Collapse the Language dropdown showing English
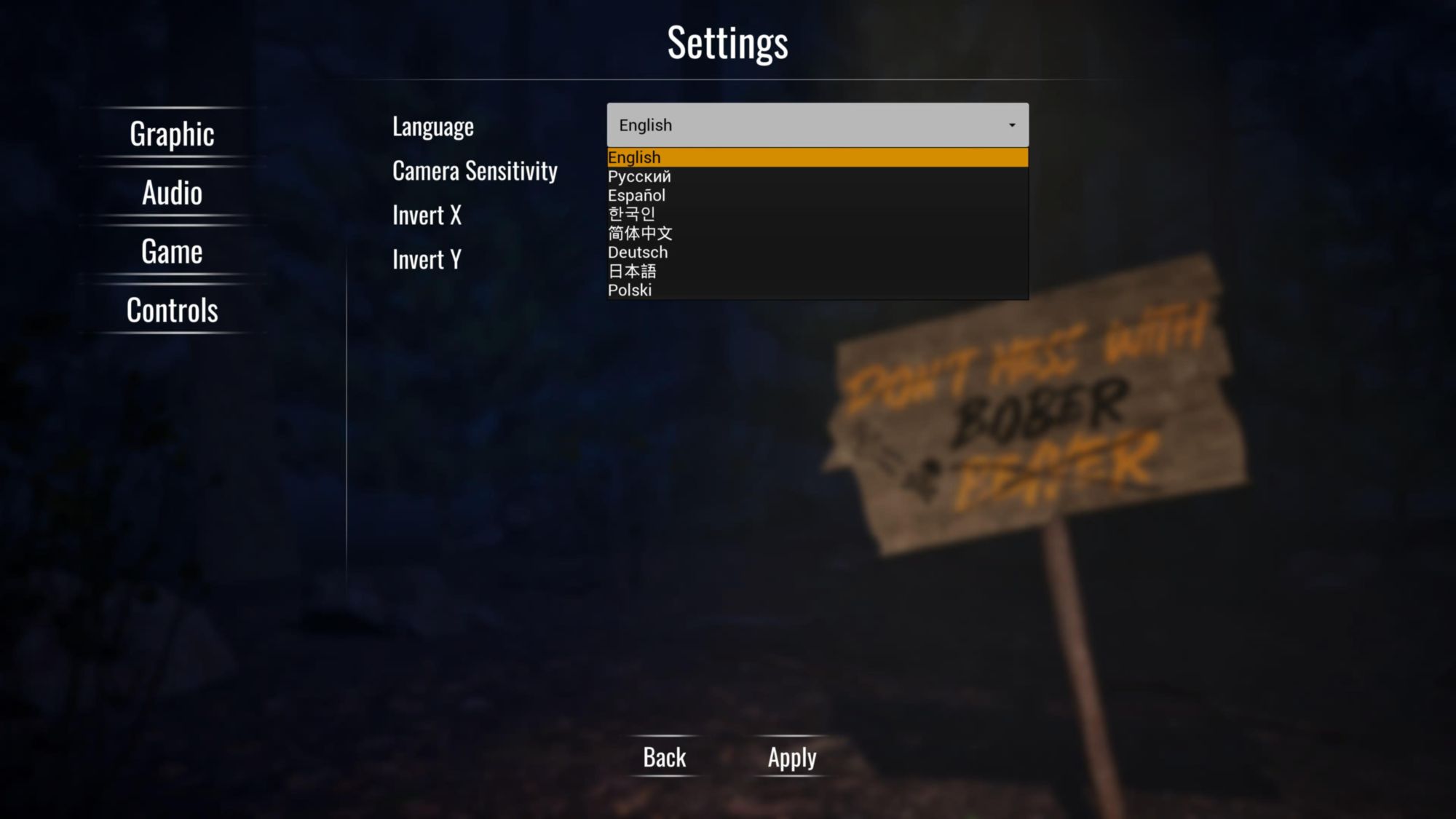This screenshot has height=819, width=1456. (817, 125)
